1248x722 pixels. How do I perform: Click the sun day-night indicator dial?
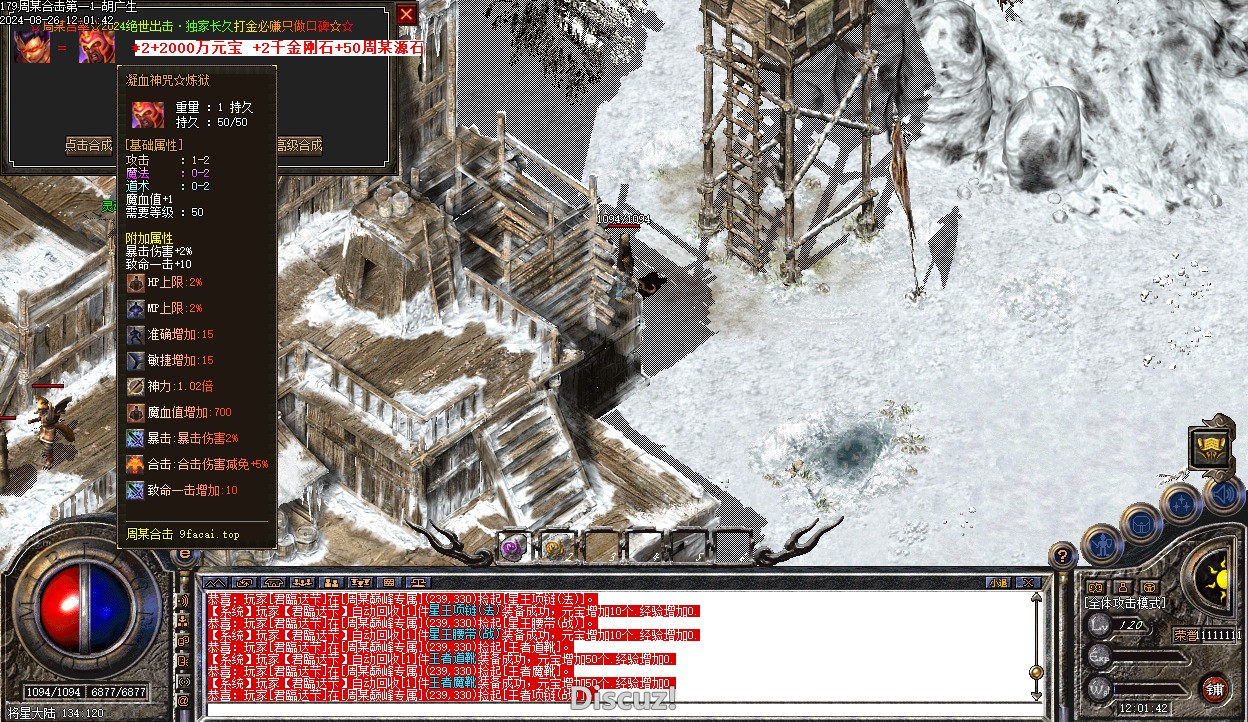point(1222,577)
